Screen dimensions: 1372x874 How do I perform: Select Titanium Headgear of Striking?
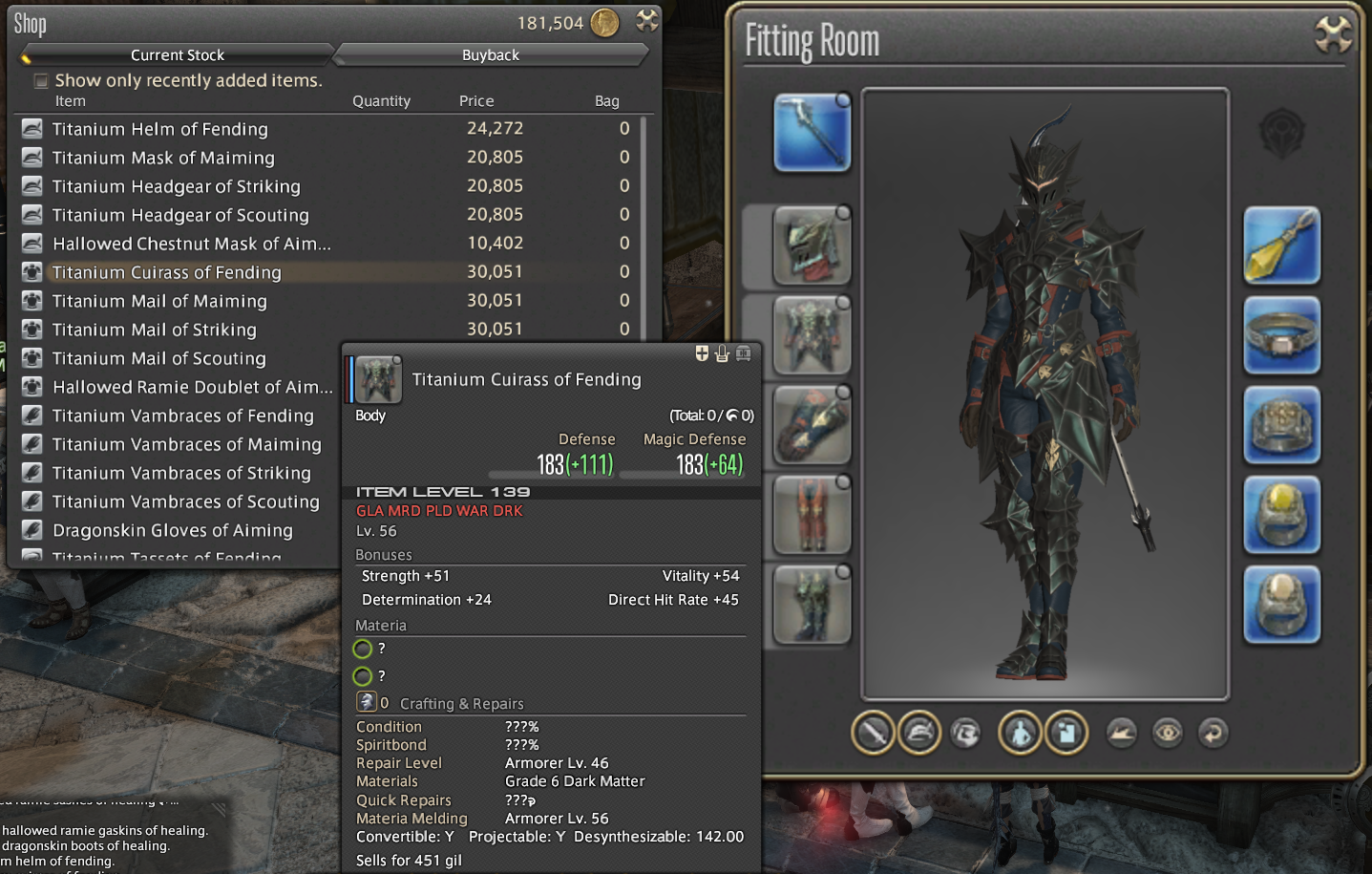pos(176,186)
